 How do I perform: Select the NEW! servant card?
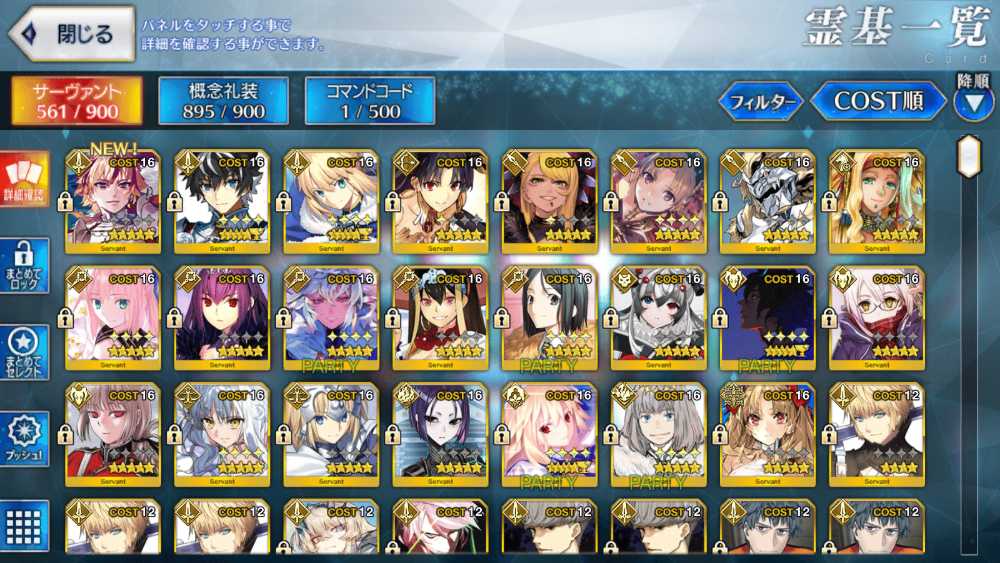coord(112,199)
